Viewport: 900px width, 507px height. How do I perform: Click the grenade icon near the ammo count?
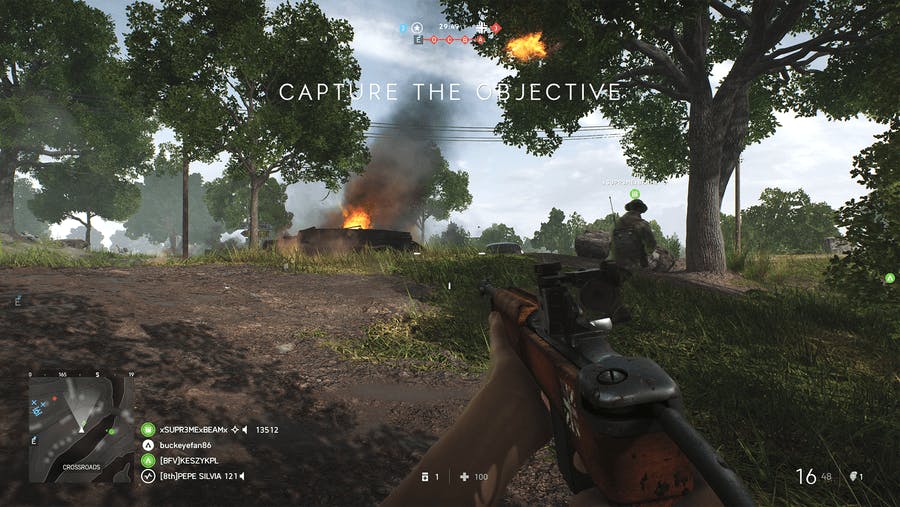(x=853, y=476)
